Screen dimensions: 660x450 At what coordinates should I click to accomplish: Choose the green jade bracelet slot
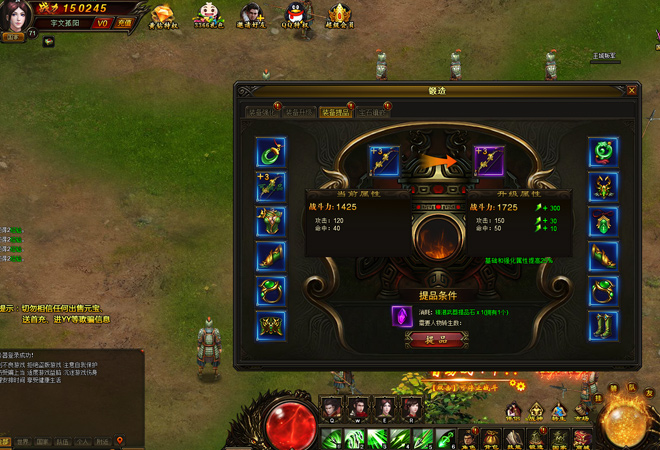pyautogui.click(x=603, y=153)
